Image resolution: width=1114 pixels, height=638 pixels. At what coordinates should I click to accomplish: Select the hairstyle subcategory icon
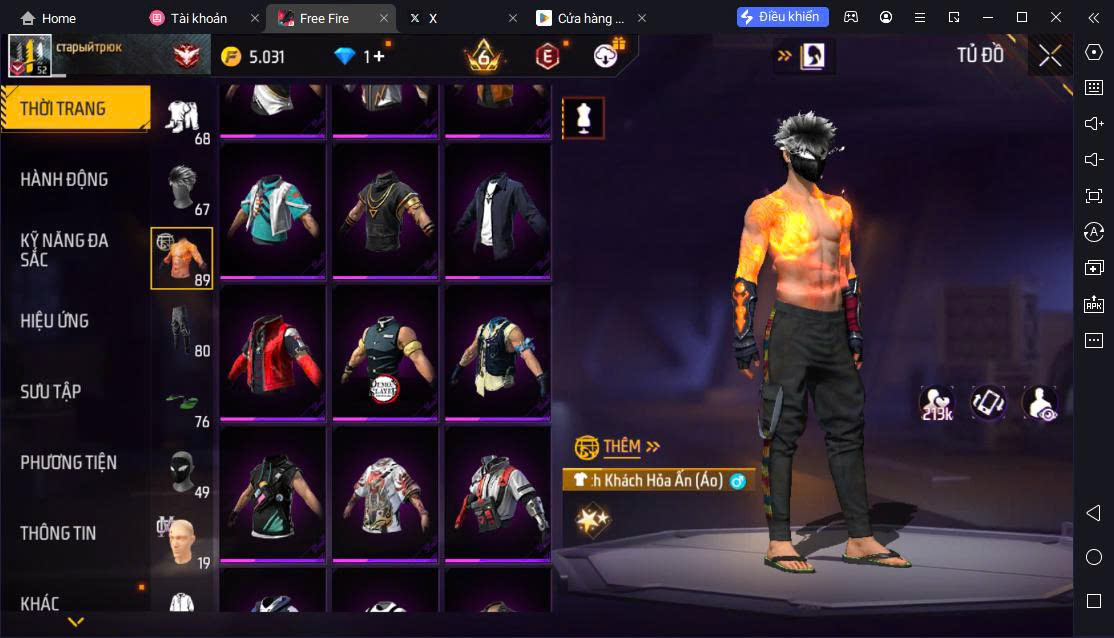click(x=182, y=187)
